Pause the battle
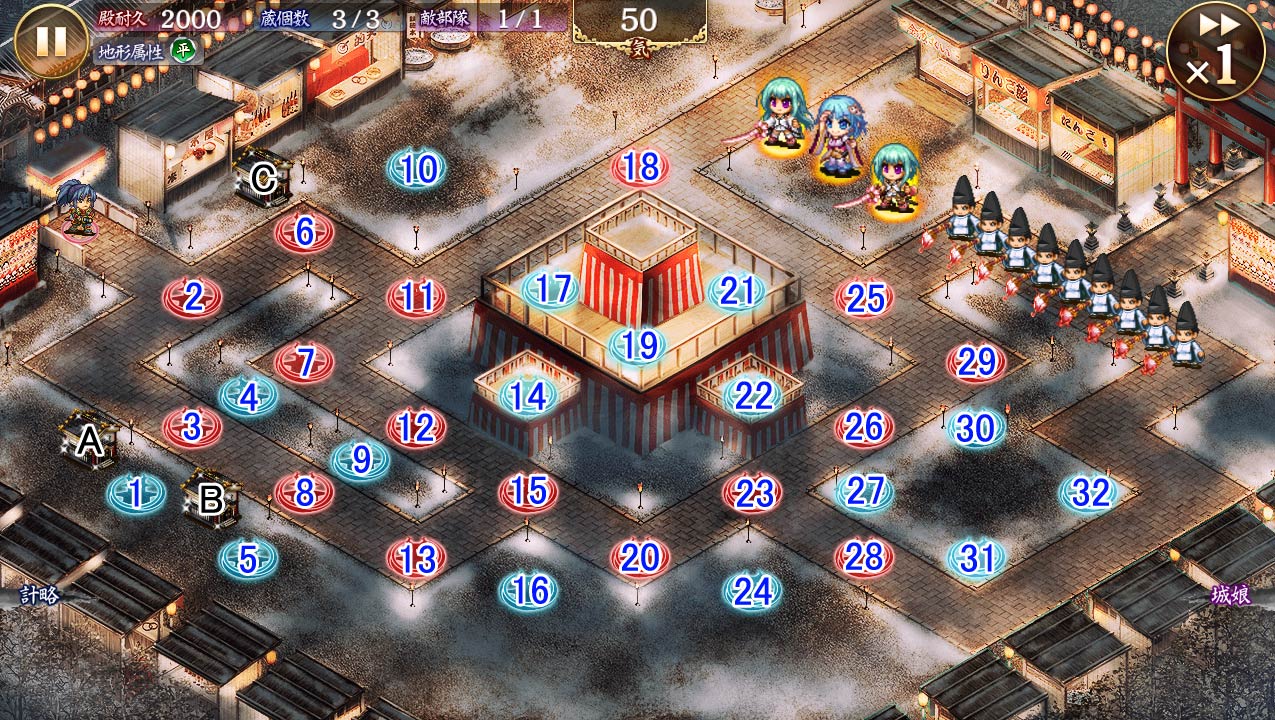This screenshot has width=1275, height=720. click(52, 41)
